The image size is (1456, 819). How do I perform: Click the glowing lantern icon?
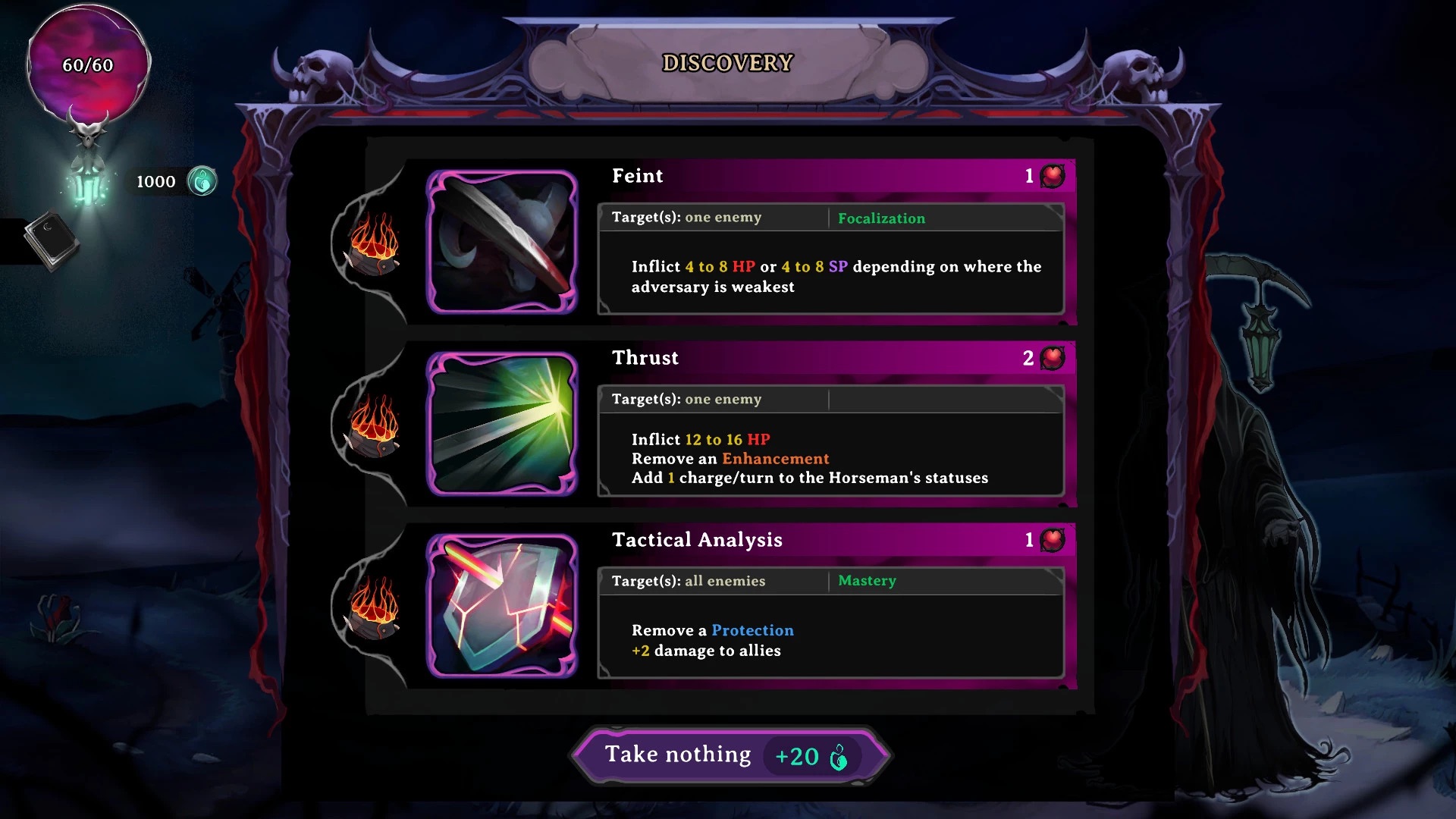point(89,182)
